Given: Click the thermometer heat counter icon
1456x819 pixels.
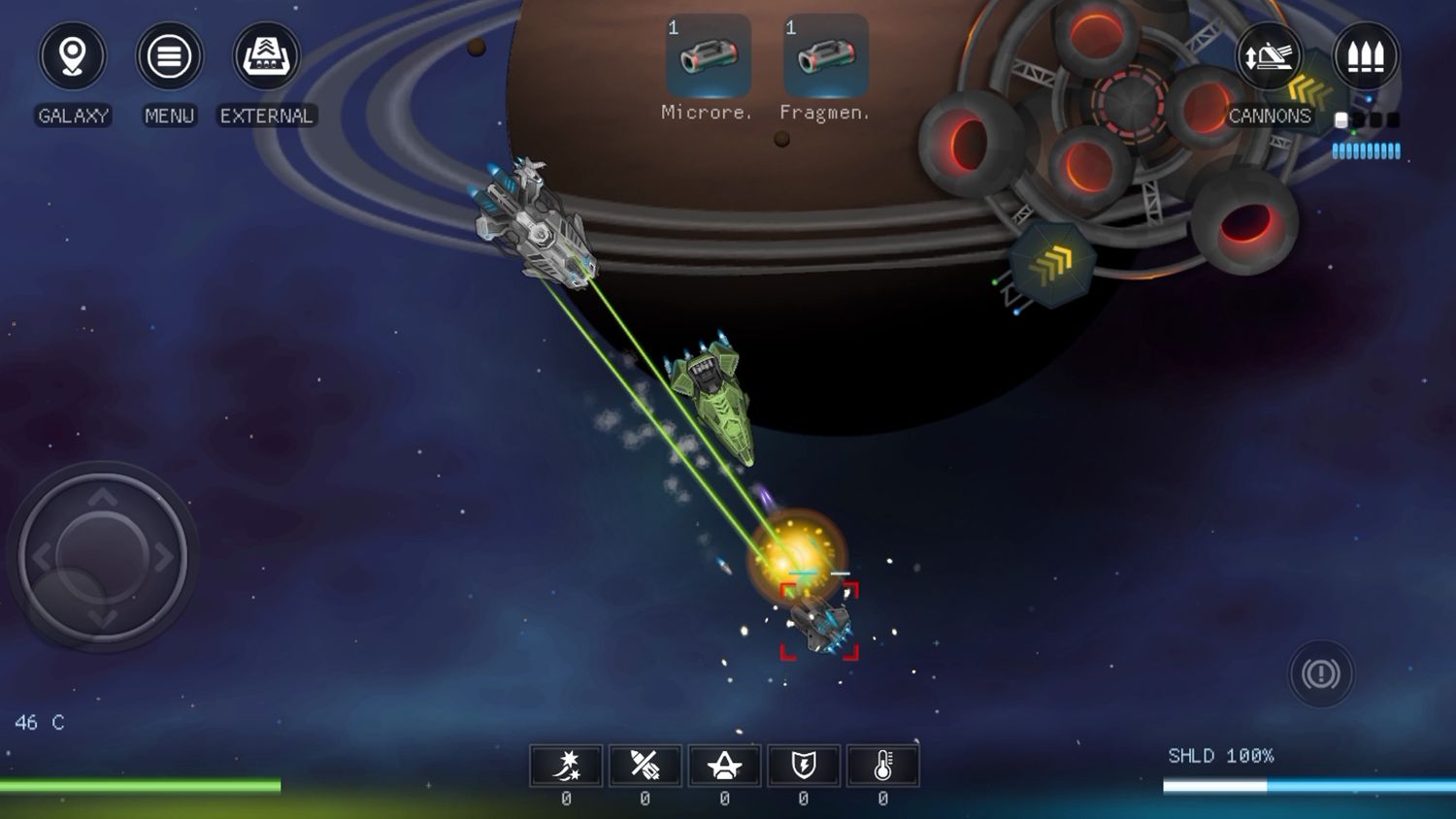Looking at the screenshot, I should (883, 766).
